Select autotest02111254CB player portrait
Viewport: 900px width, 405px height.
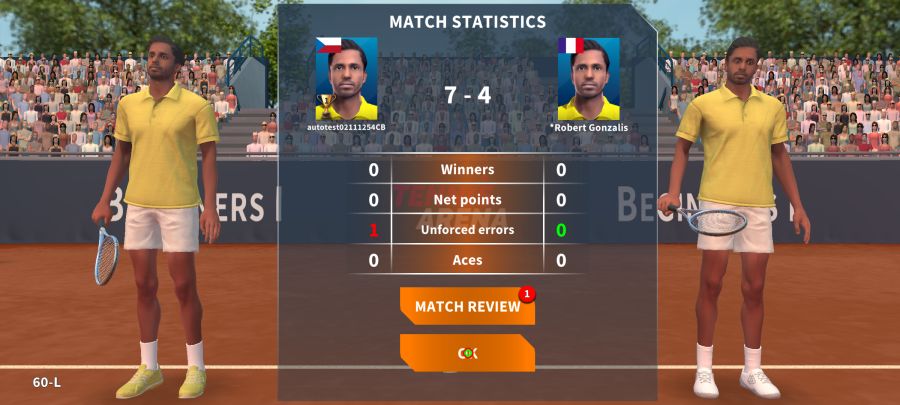[x=347, y=79]
